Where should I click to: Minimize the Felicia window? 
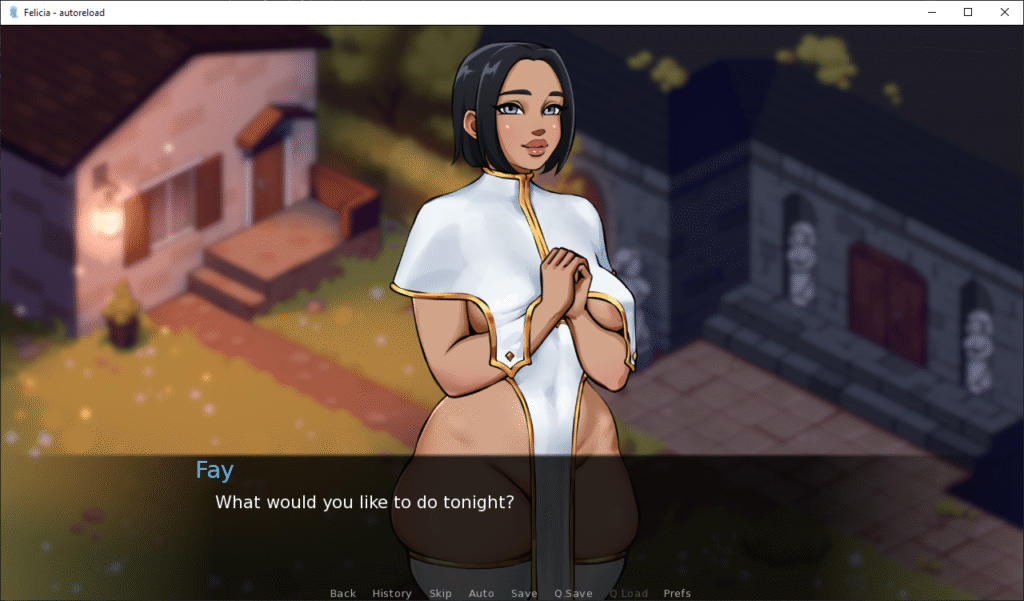click(x=932, y=12)
